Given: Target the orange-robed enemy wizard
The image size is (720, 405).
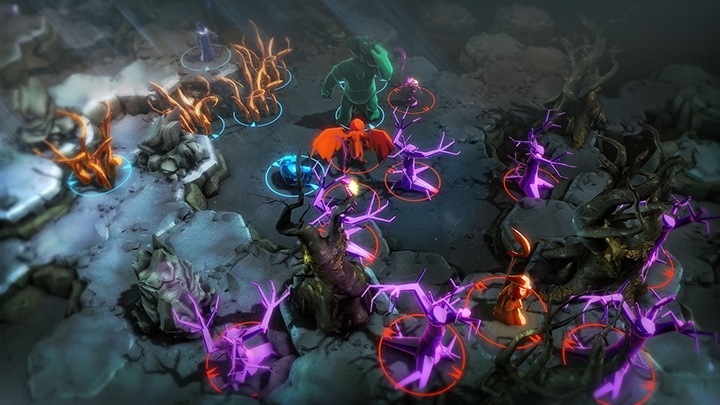Looking at the screenshot, I should [513, 298].
